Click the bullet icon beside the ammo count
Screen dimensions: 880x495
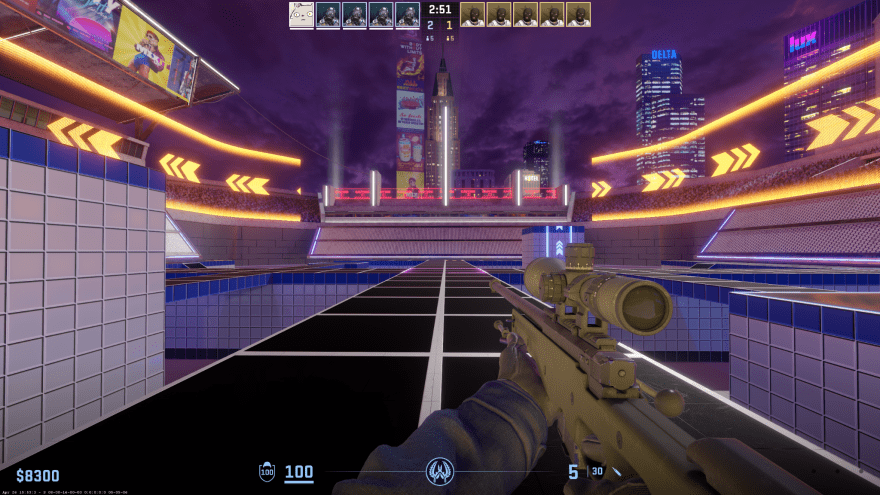617,472
